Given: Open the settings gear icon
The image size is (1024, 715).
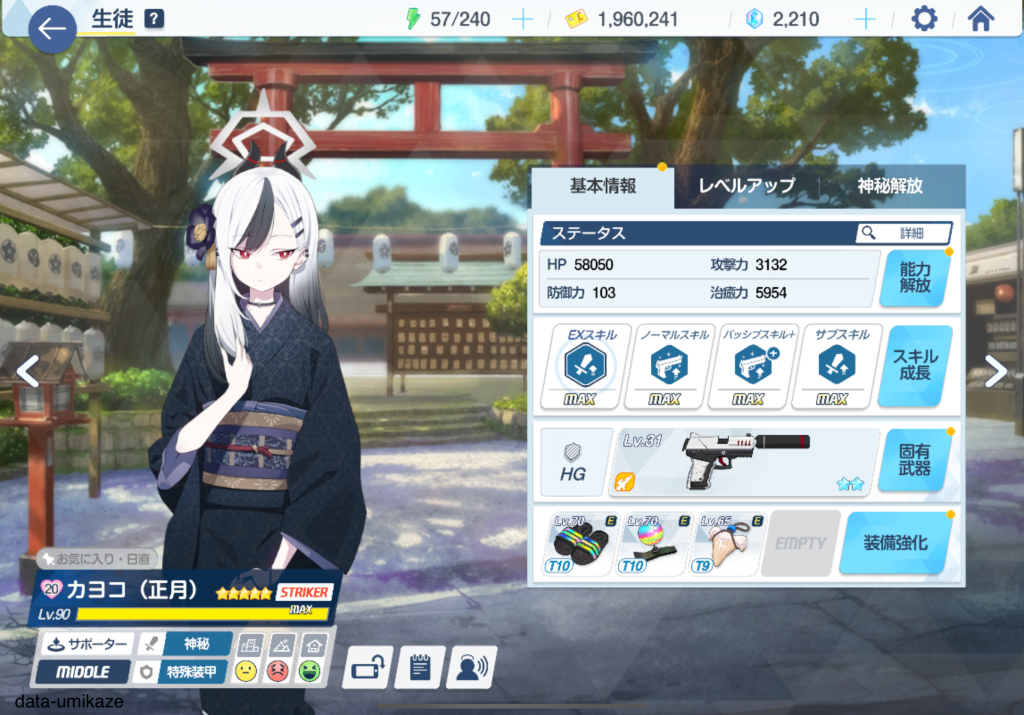Looking at the screenshot, I should 924,19.
